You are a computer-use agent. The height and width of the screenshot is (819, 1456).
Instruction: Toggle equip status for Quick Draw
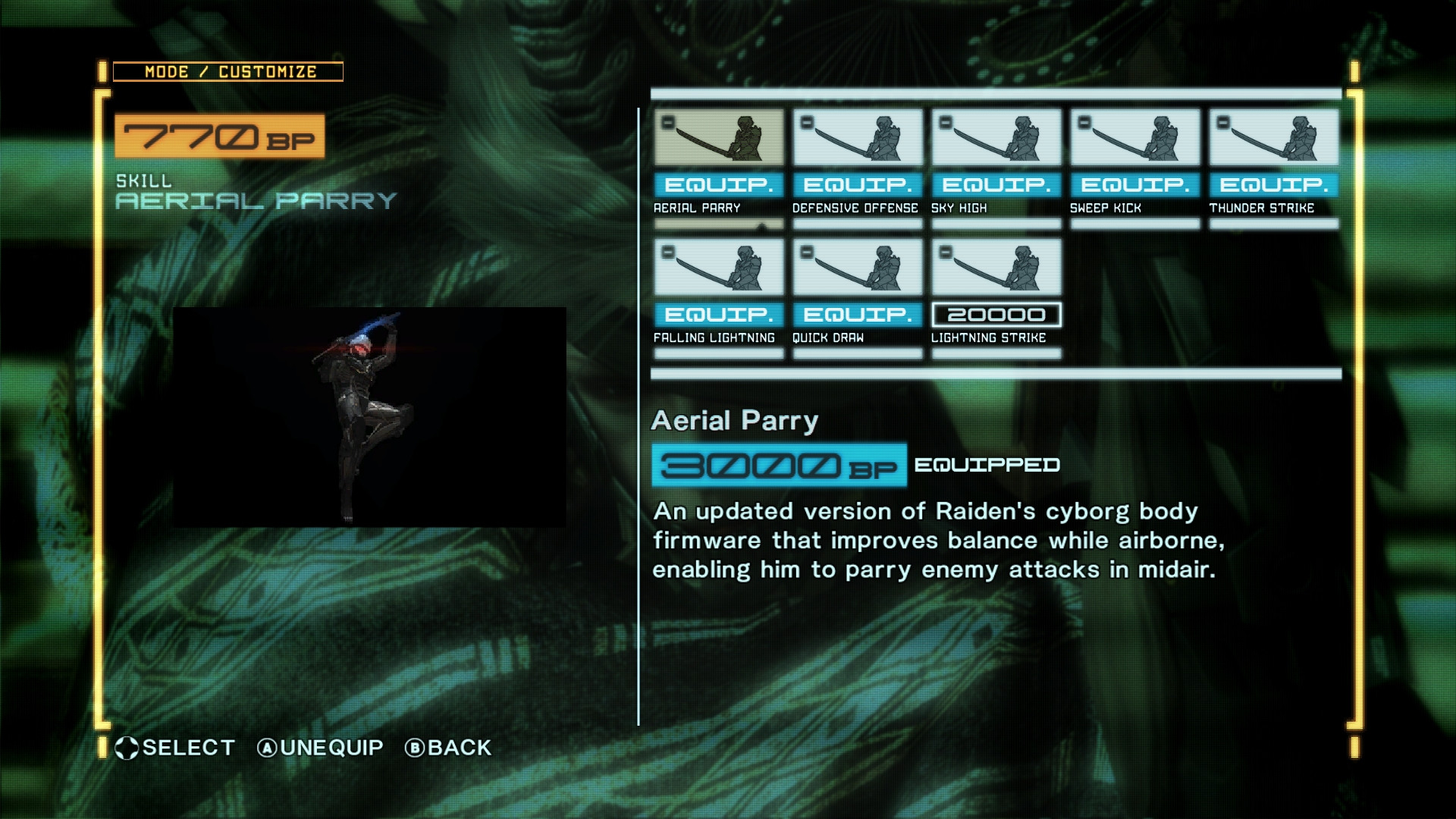coord(856,314)
